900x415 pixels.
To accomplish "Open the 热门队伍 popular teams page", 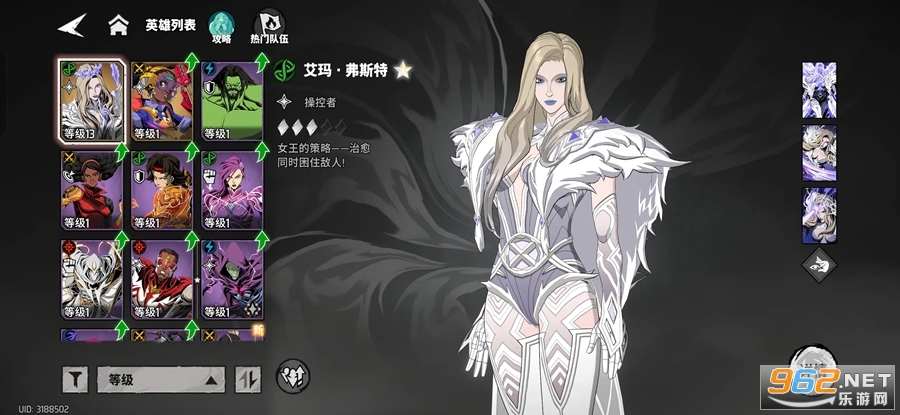I will coord(268,26).
